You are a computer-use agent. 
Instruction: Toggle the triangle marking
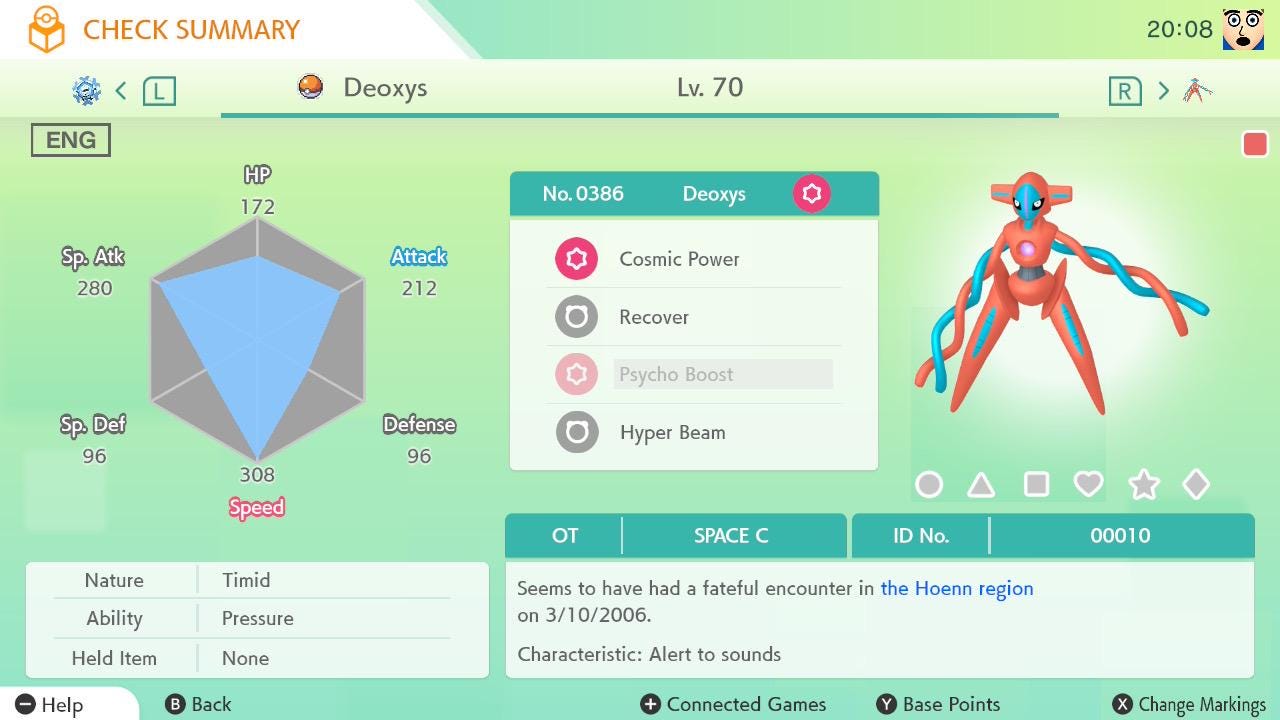tap(981, 485)
